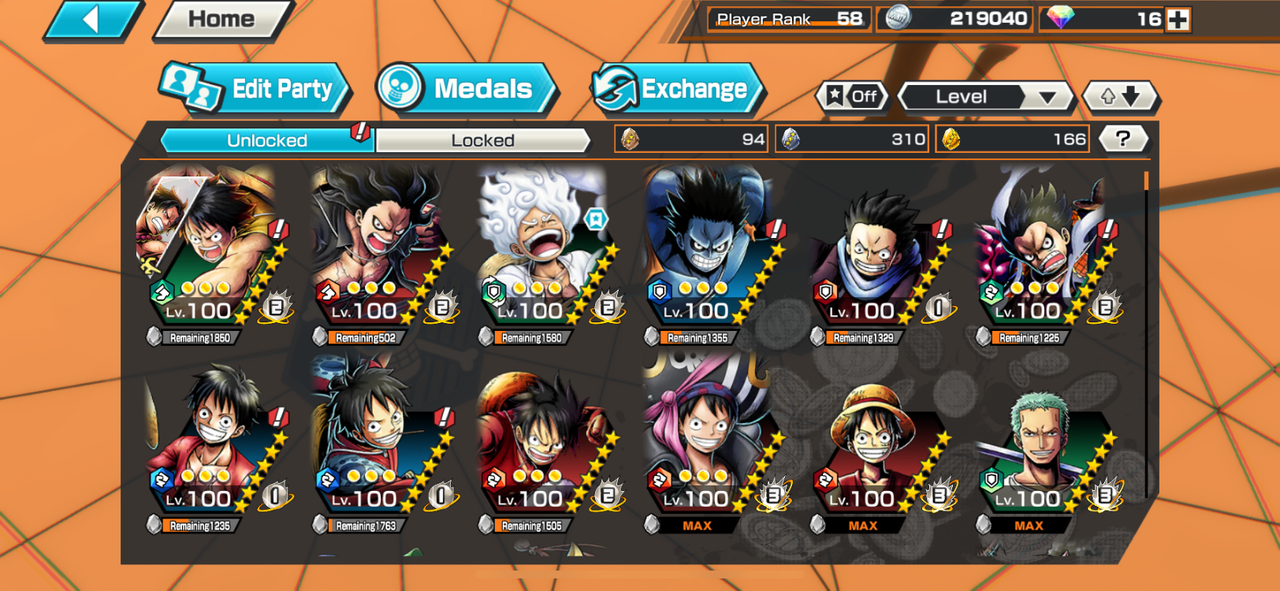Go back with the arrow button
1280x591 pixels.
92,19
